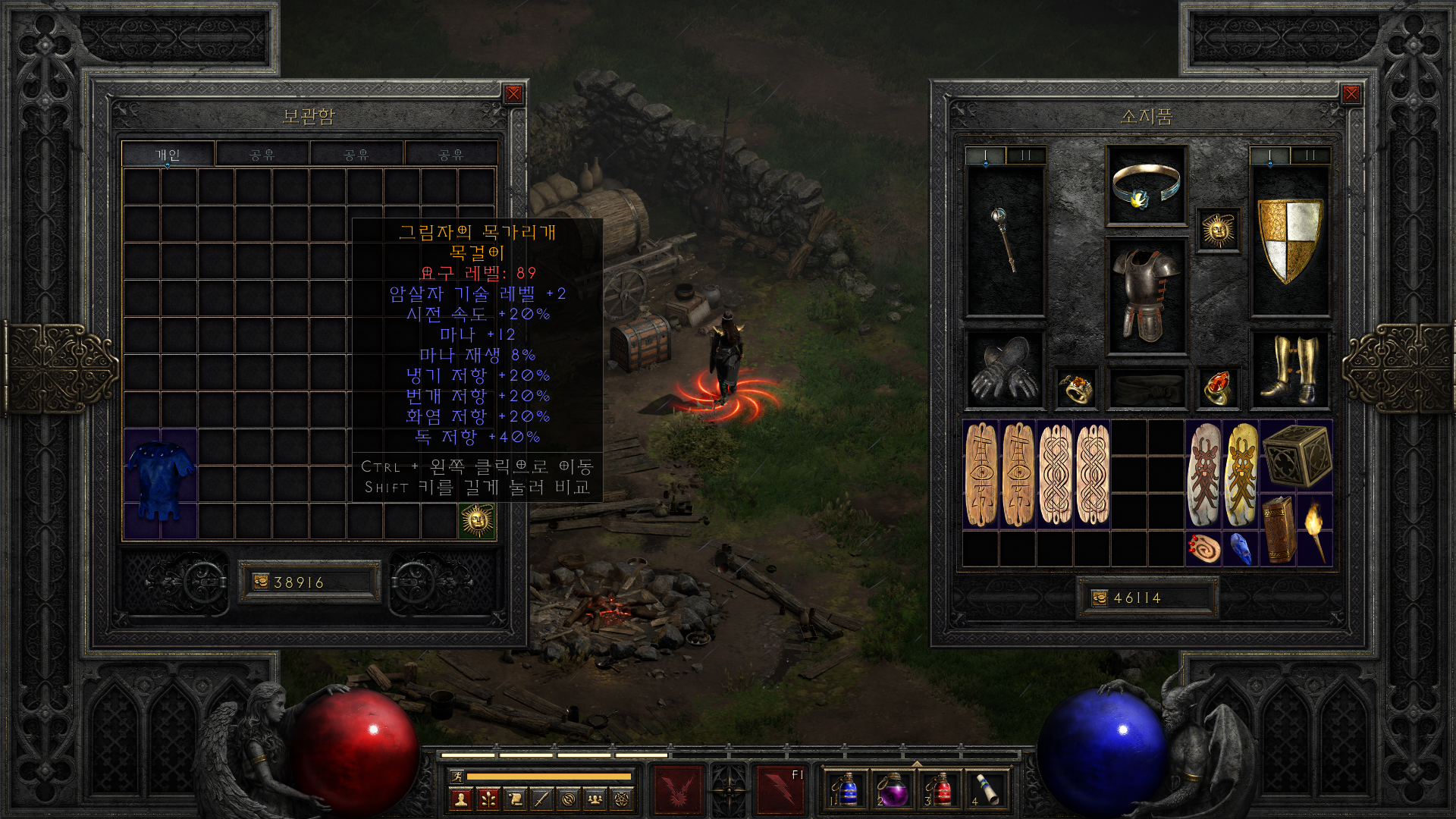This screenshot has height=819, width=1456.
Task: Select the equipped golden boots
Action: pos(1289,369)
